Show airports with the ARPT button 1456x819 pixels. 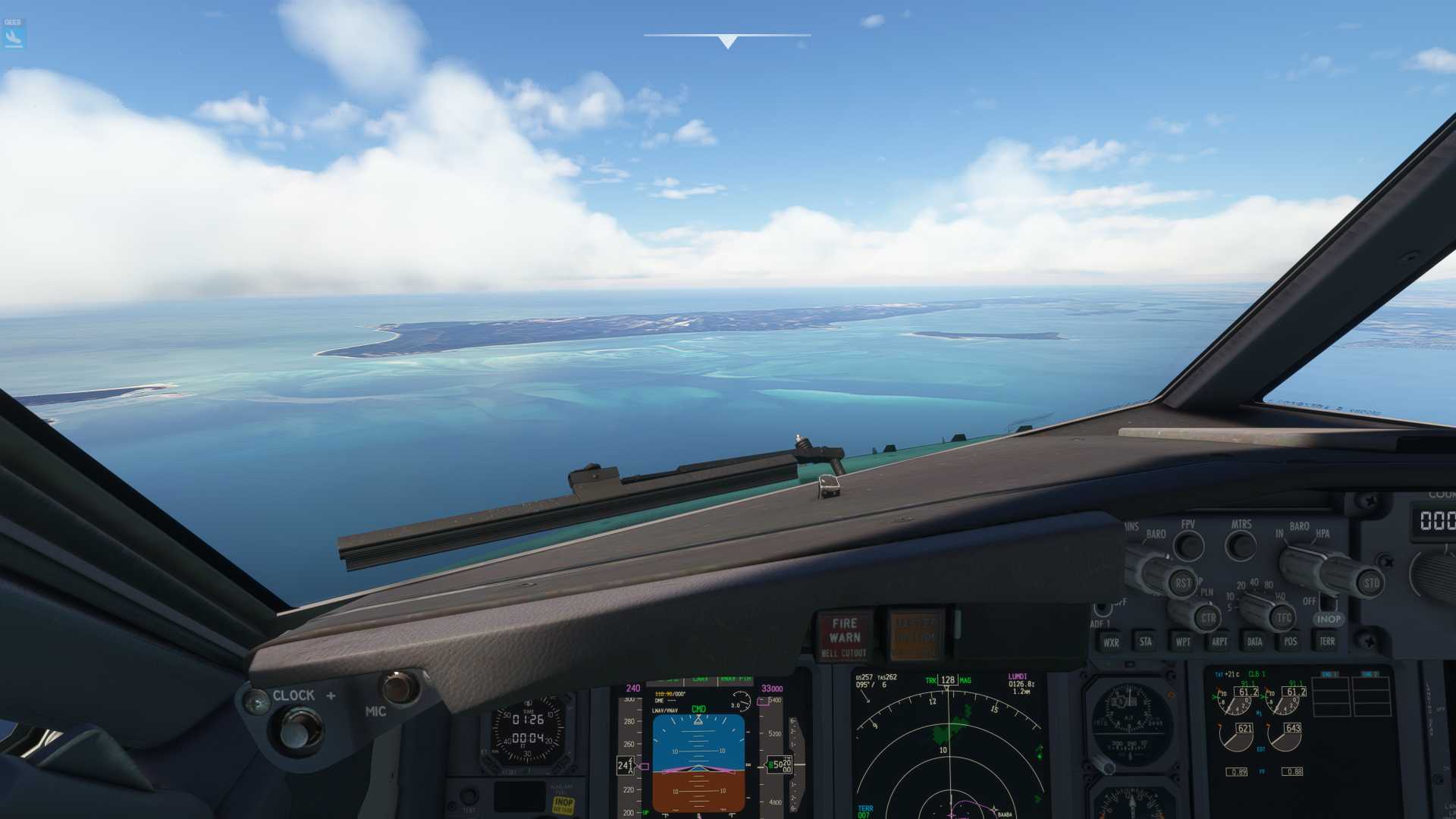pos(1219,642)
